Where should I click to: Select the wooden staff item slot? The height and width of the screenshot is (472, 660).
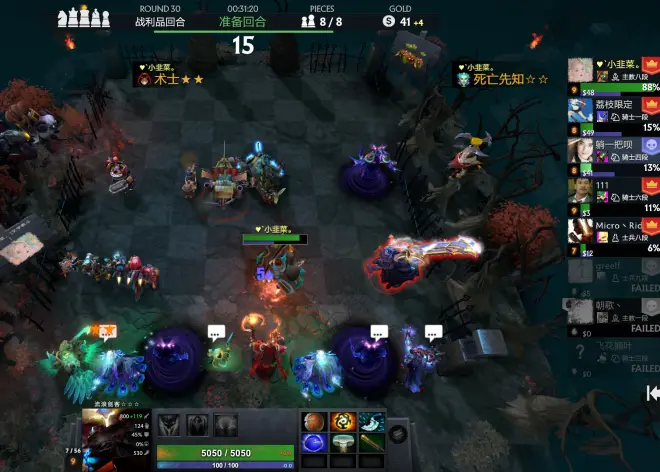tap(372, 443)
